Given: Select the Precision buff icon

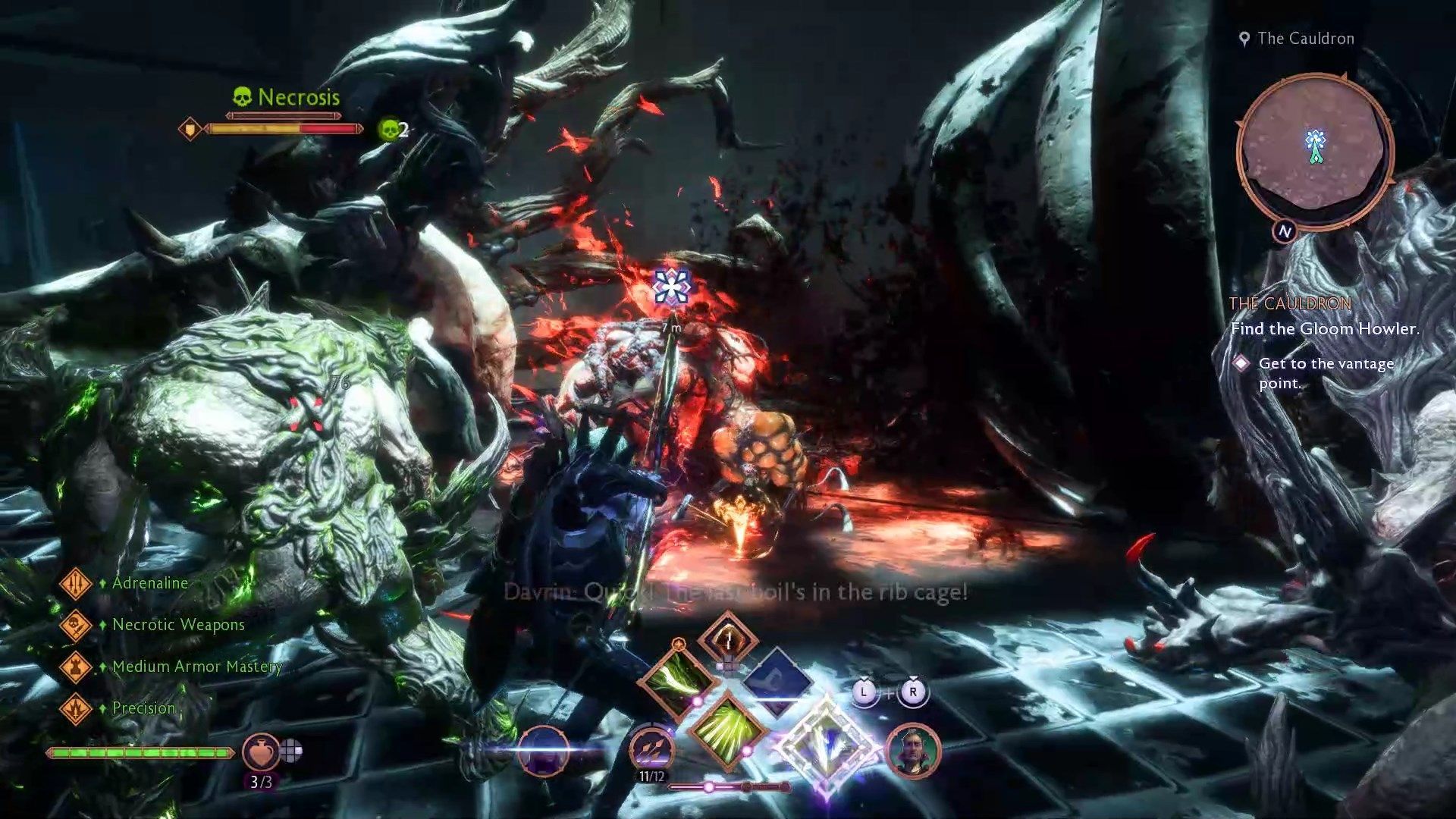Looking at the screenshot, I should point(75,708).
